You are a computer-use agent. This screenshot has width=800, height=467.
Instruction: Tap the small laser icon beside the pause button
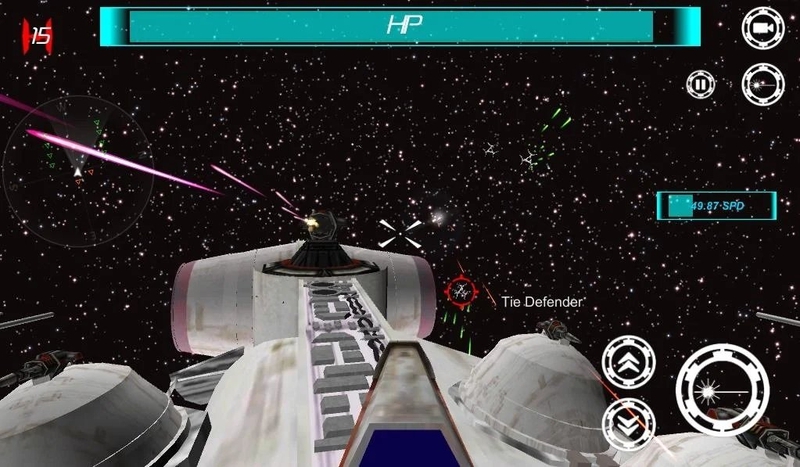(762, 84)
